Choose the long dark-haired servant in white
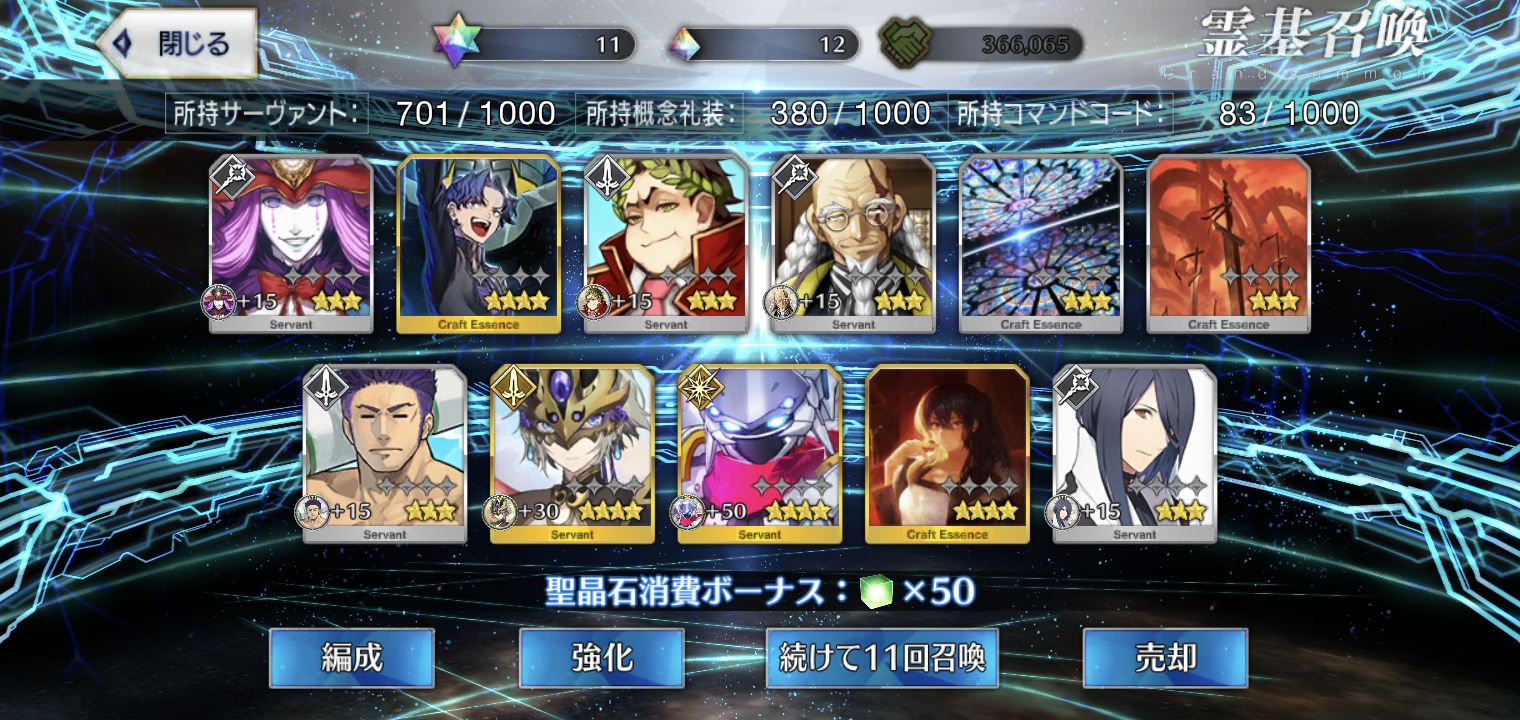The image size is (1520, 720). click(x=1134, y=453)
